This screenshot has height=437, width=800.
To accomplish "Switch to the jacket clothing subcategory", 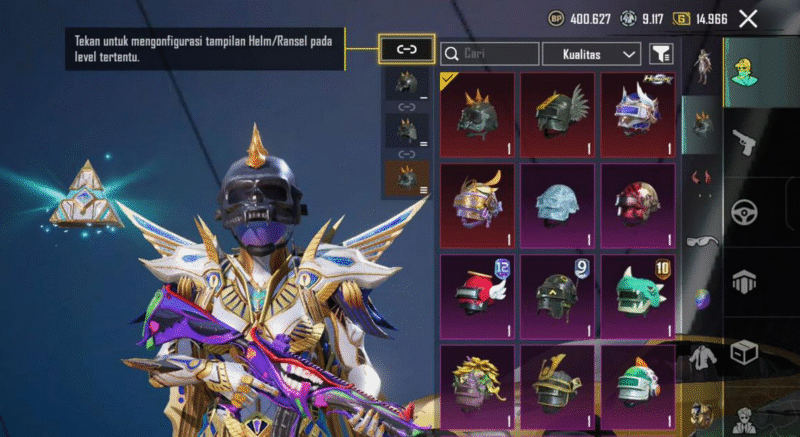I will 700,355.
